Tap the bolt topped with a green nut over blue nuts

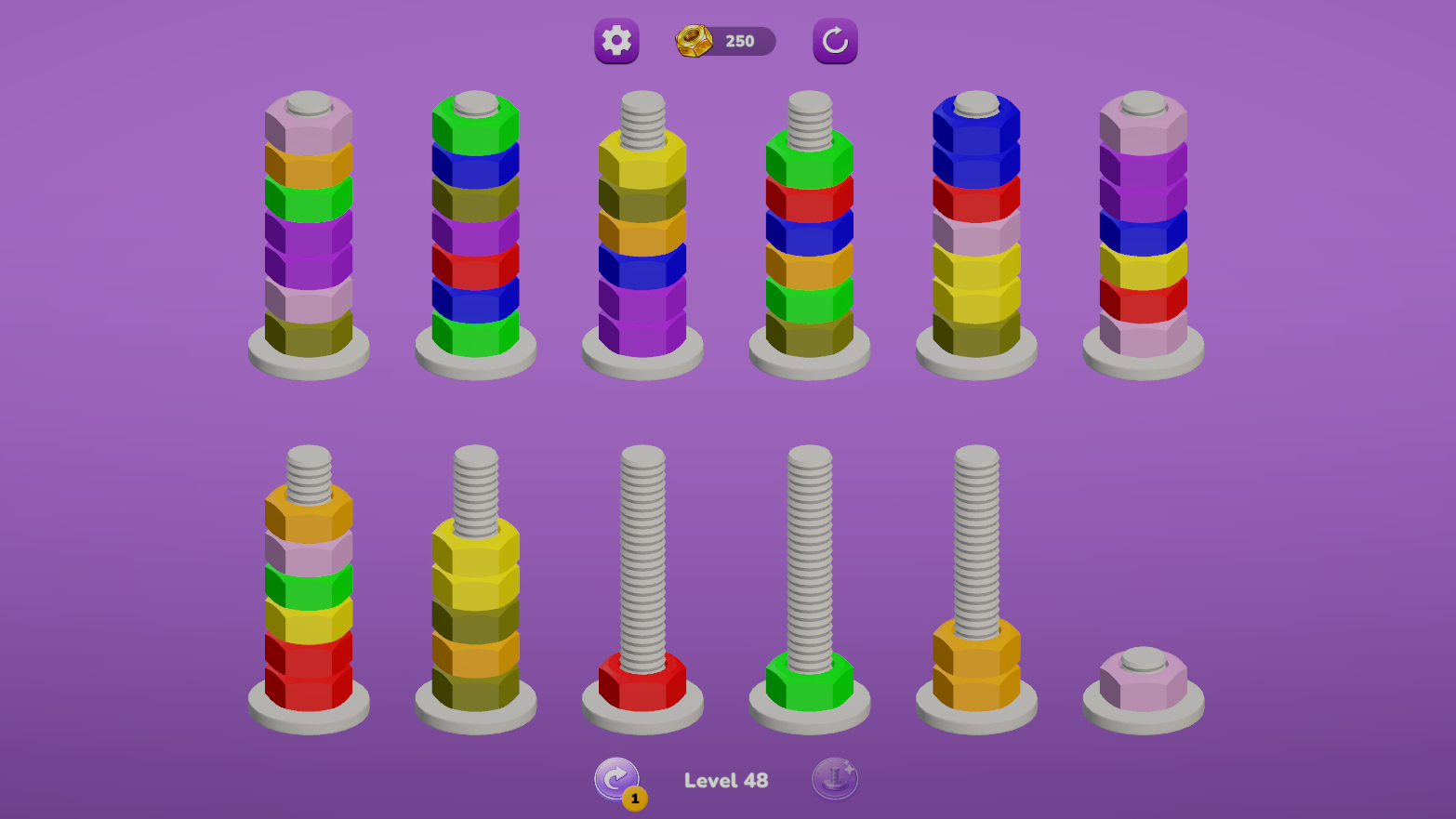476,232
